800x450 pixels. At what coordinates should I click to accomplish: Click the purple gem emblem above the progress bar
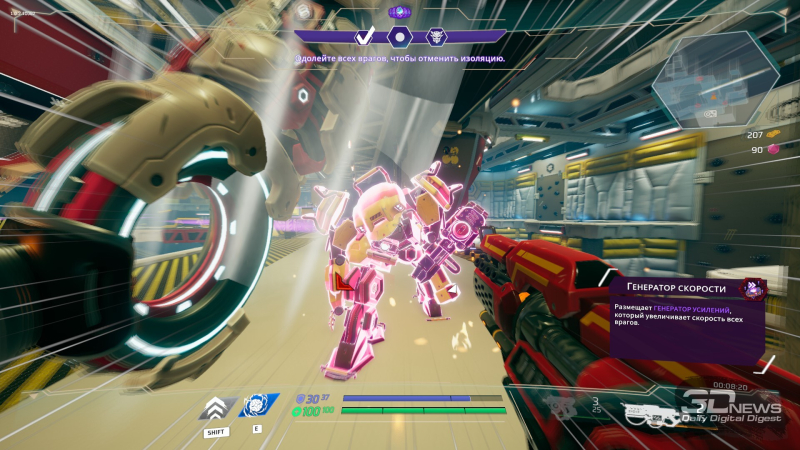coord(399,12)
